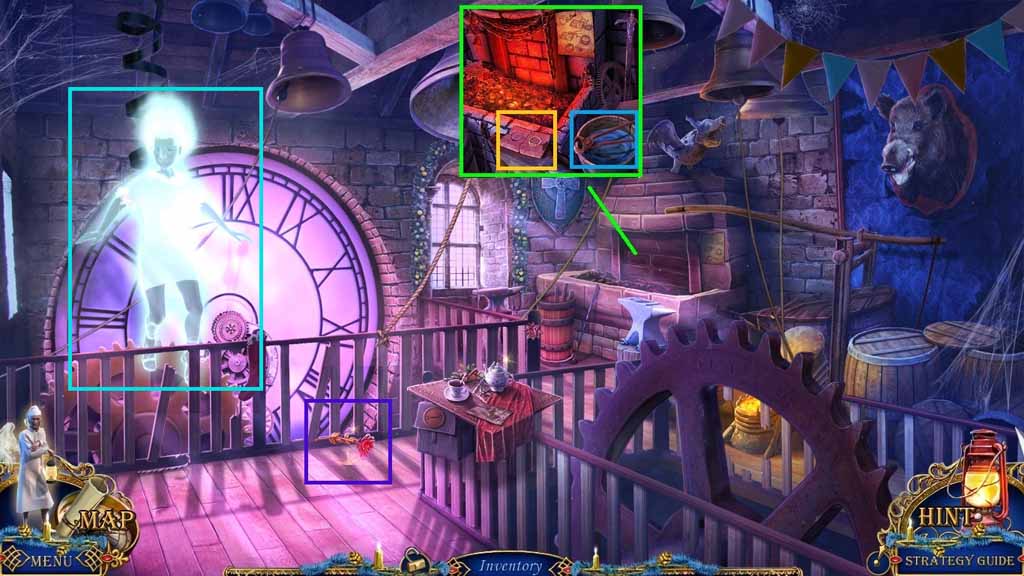This screenshot has height=576, width=1024.
Task: Expand the Inventory bar
Action: [x=511, y=565]
